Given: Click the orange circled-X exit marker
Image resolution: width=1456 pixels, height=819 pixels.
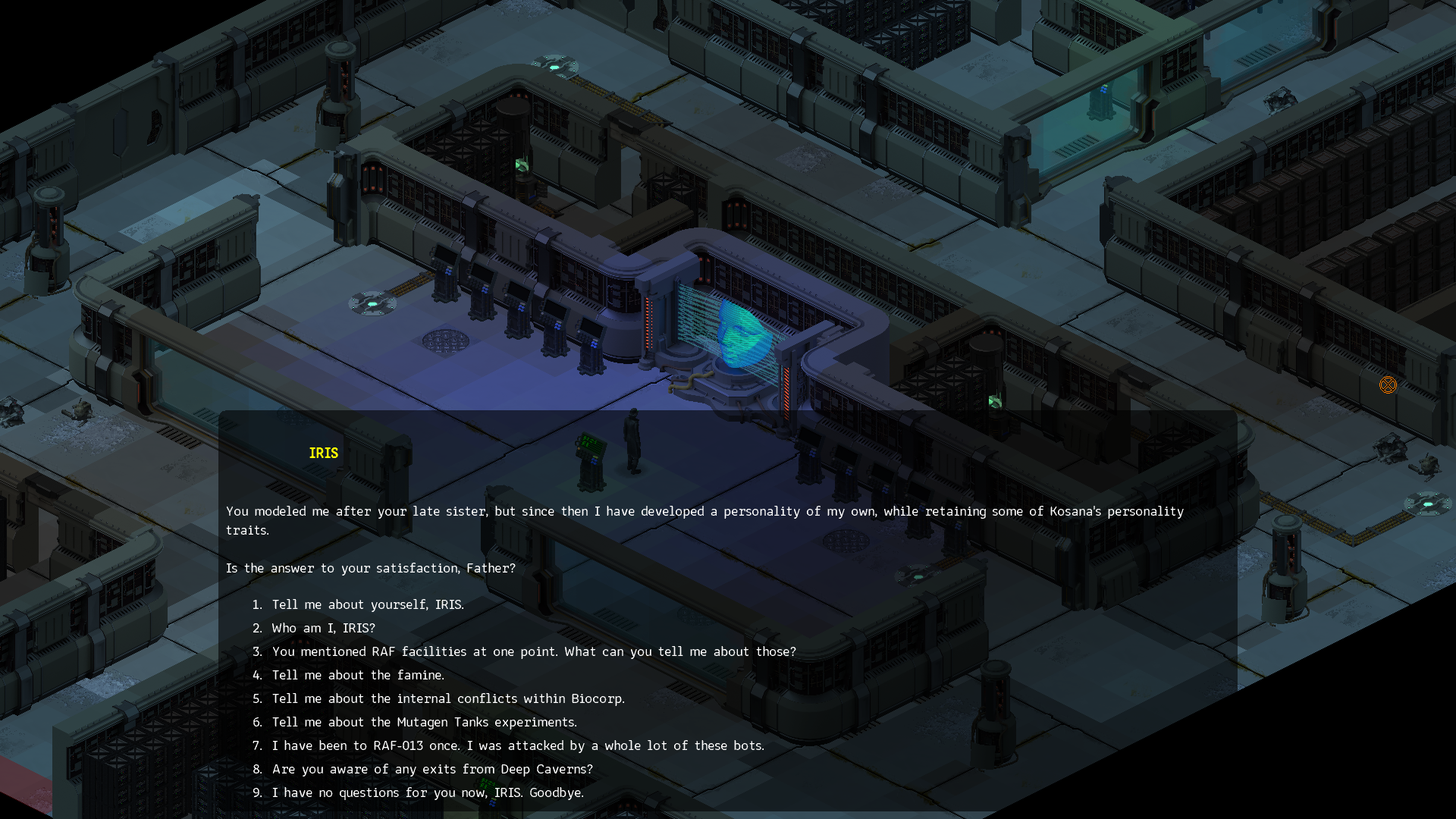Looking at the screenshot, I should pos(1388,385).
